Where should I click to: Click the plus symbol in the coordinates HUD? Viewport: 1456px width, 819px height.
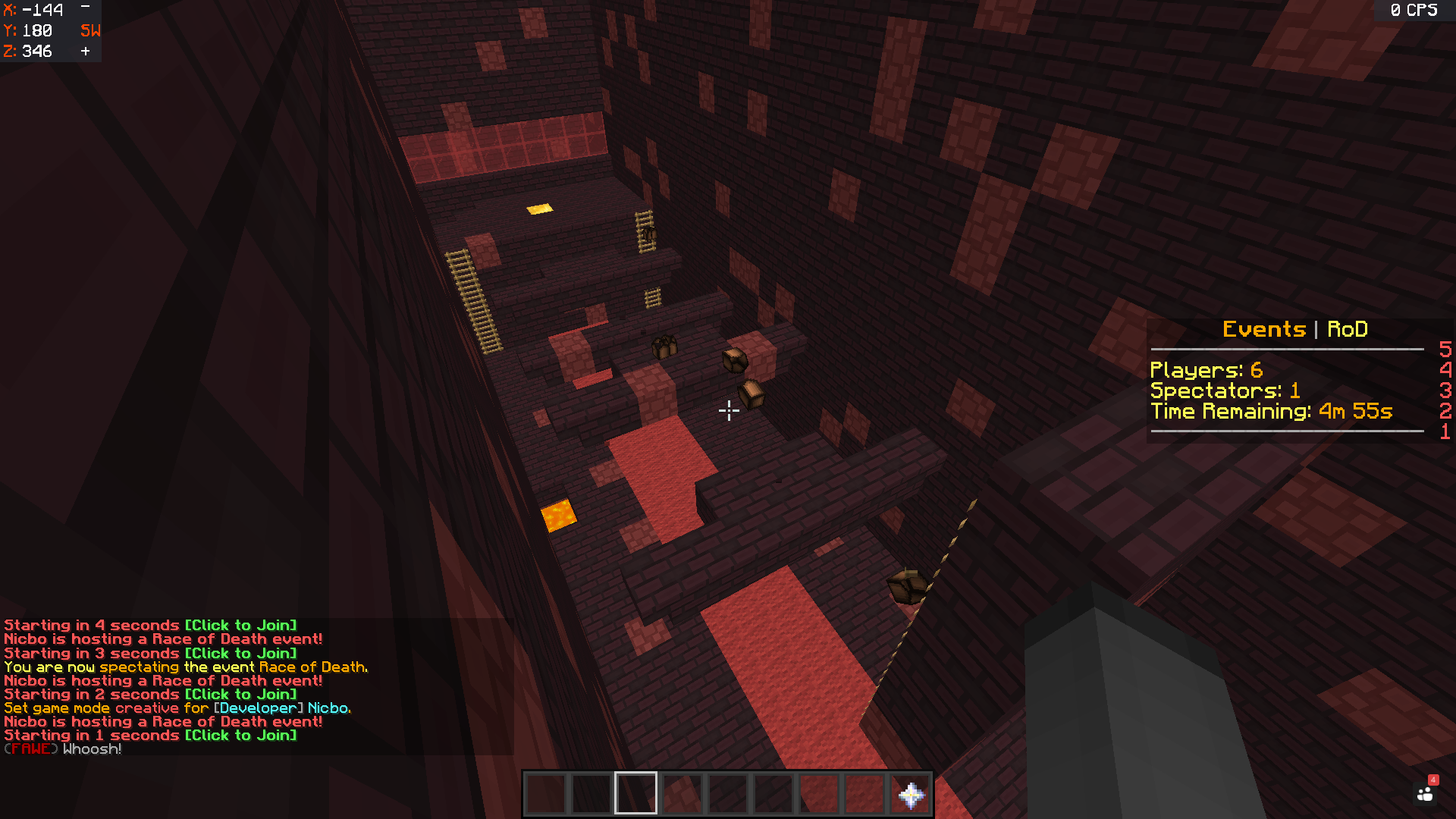point(83,52)
